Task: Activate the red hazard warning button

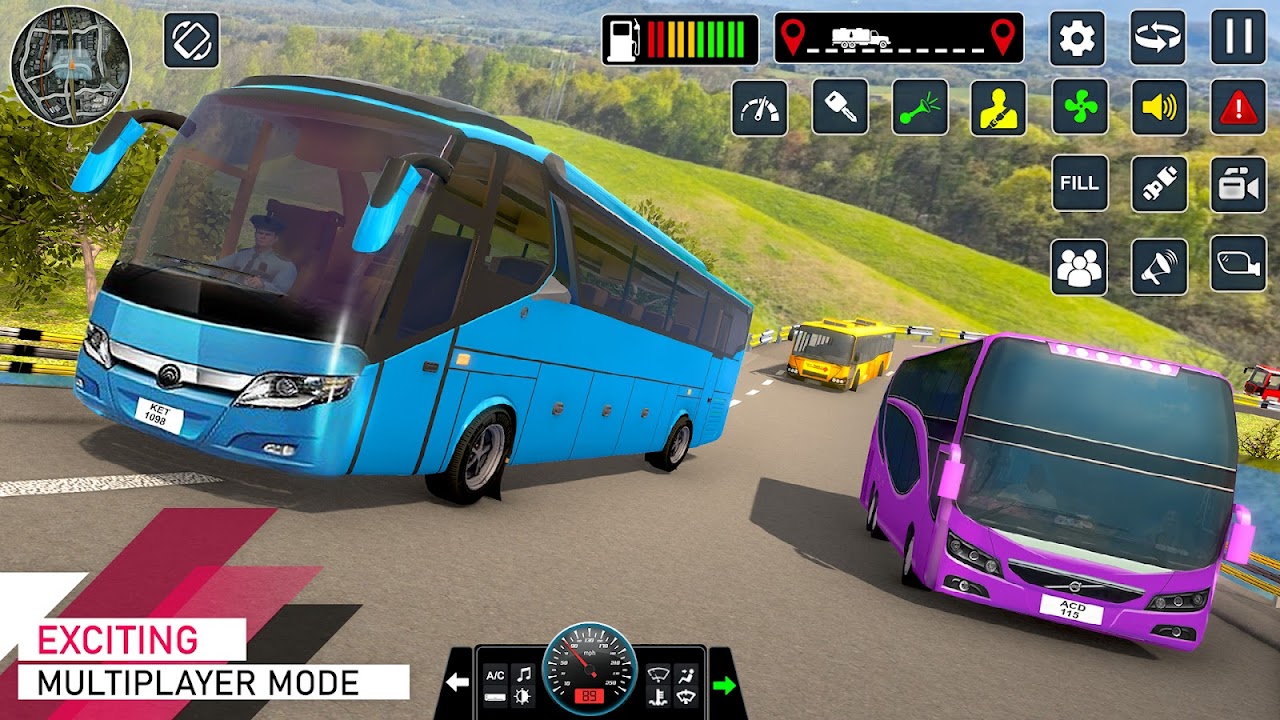Action: click(1238, 107)
